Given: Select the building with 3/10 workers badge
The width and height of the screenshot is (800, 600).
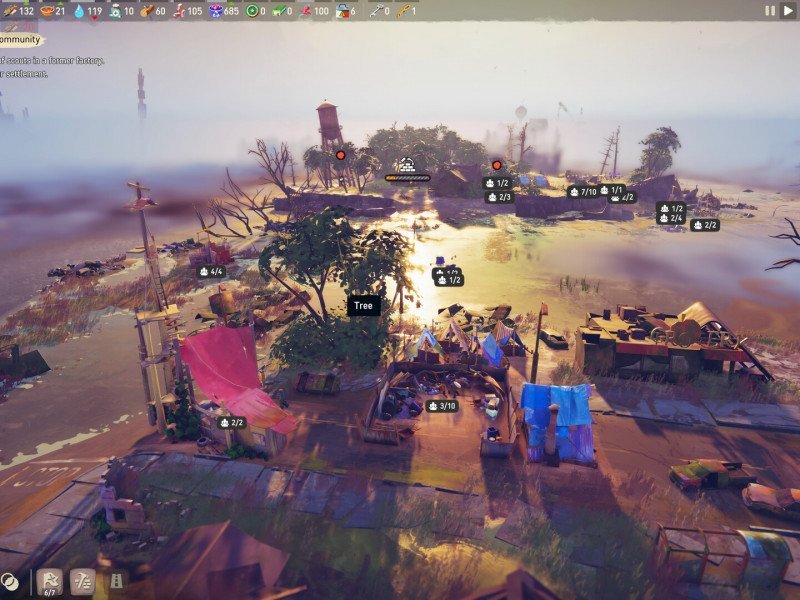Looking at the screenshot, I should click(441, 406).
